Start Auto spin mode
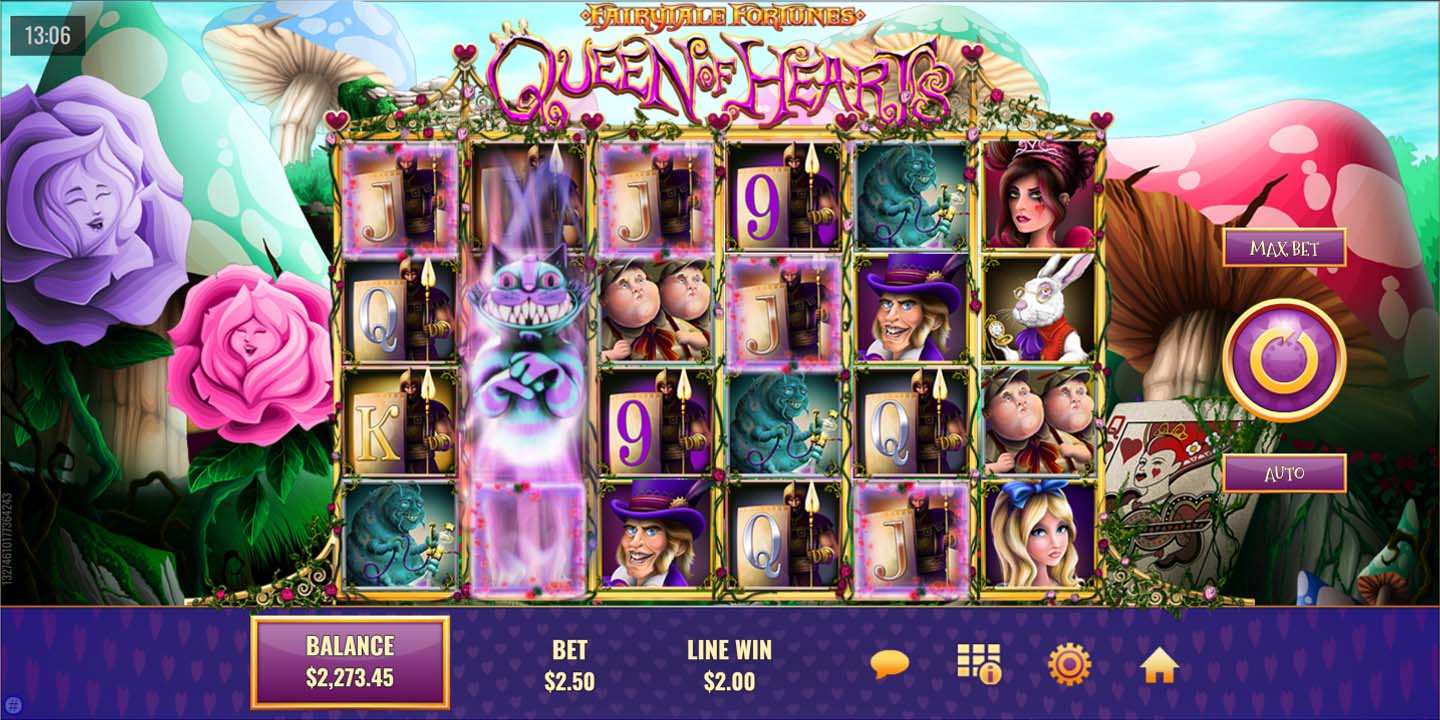Viewport: 1440px width, 720px height. [1284, 473]
